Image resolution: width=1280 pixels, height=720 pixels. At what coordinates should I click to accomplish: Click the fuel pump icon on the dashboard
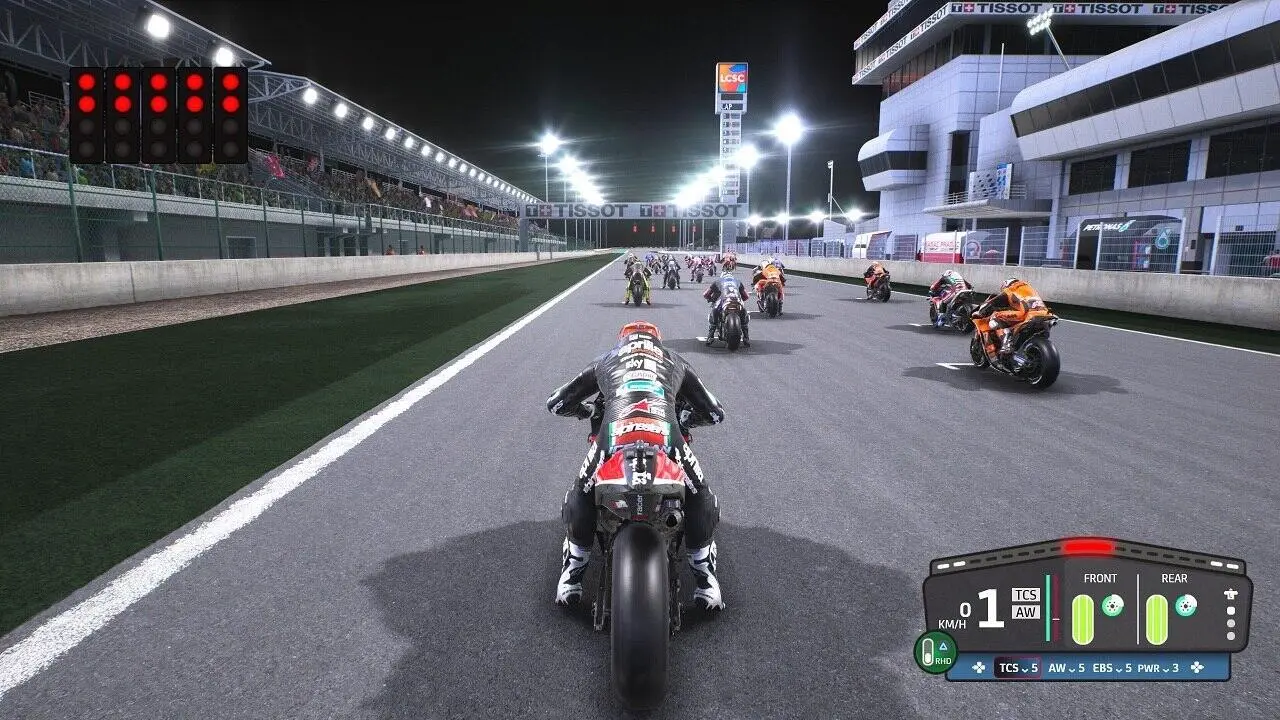[x=1230, y=595]
